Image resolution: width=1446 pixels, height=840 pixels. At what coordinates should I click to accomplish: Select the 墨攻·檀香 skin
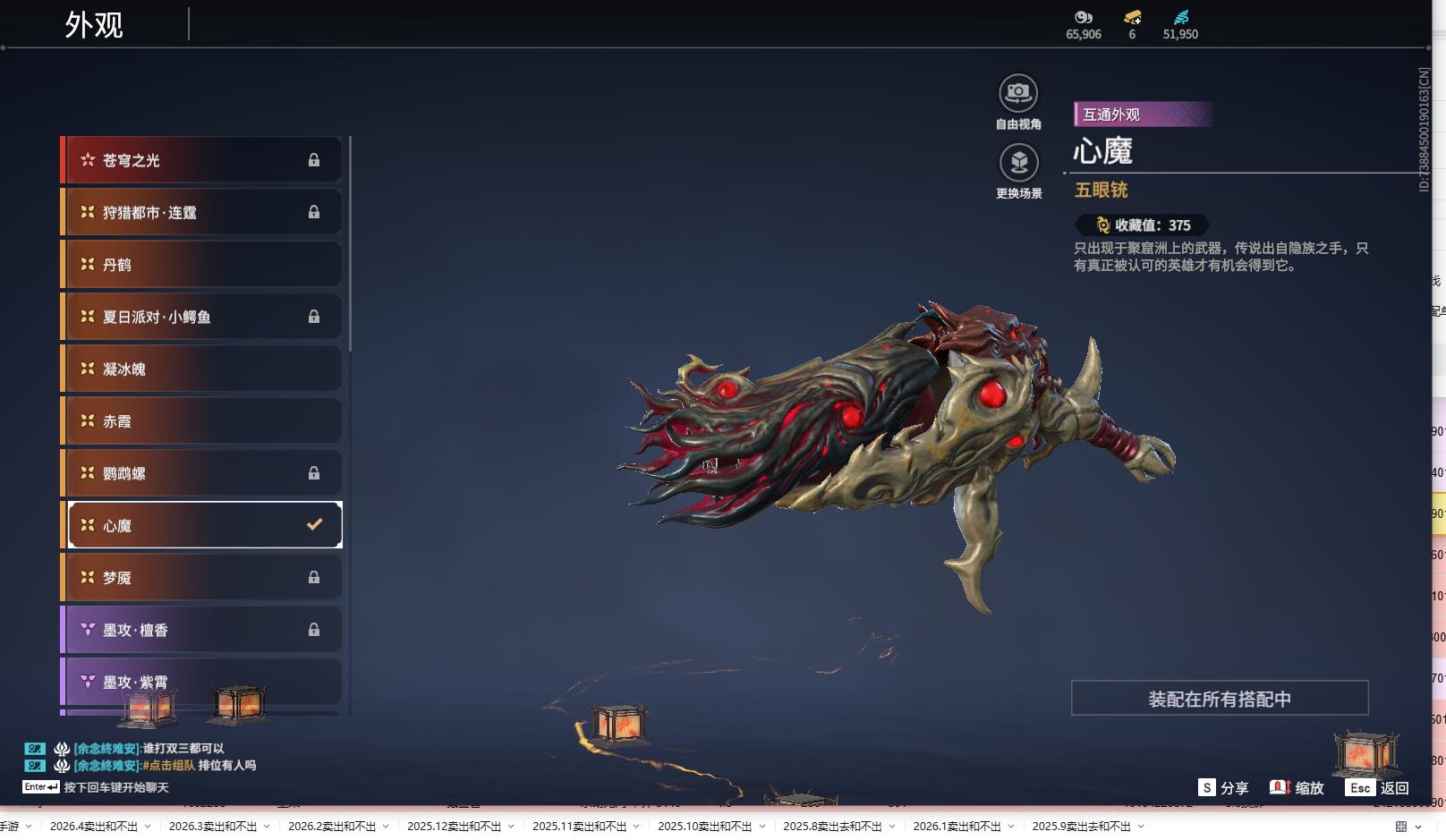(202, 630)
